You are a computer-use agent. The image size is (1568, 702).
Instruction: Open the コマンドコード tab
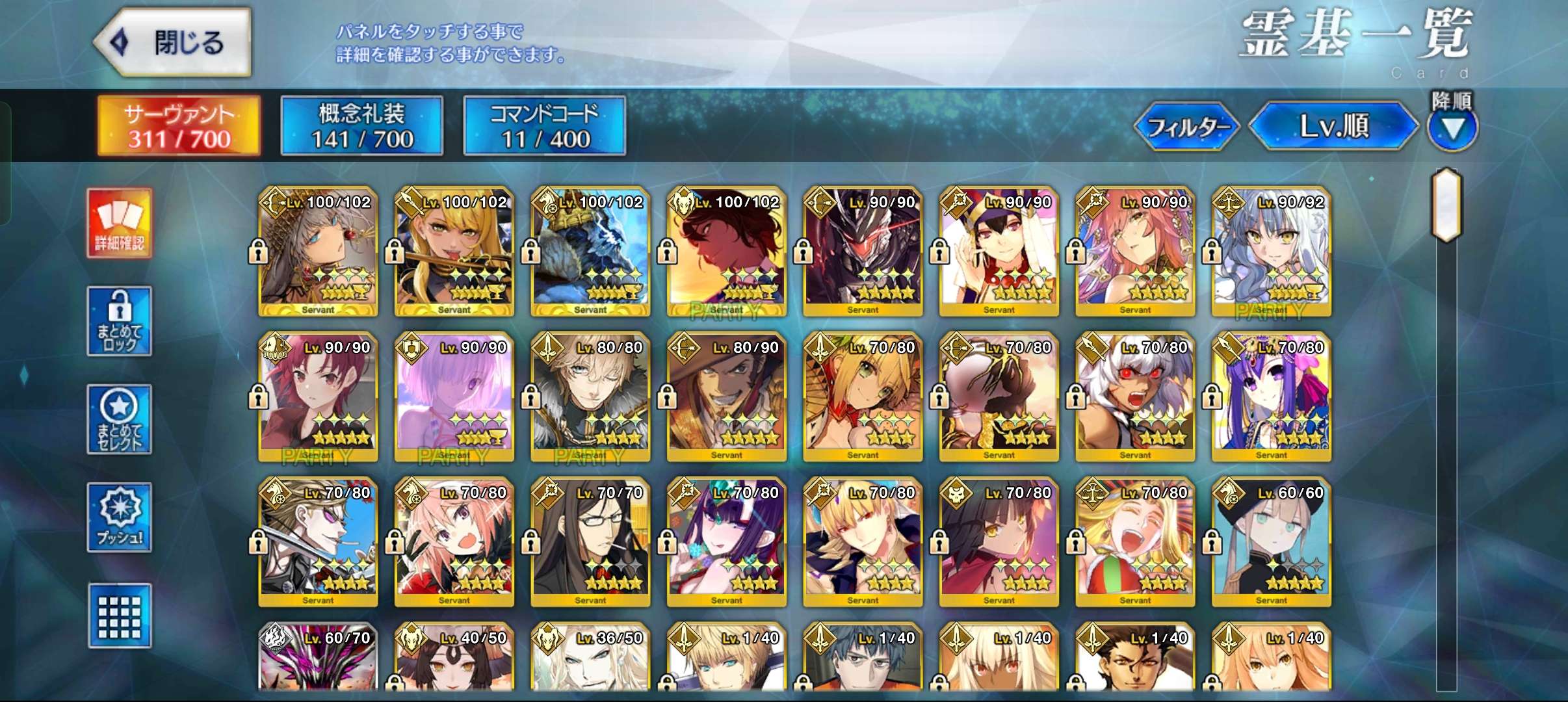544,126
